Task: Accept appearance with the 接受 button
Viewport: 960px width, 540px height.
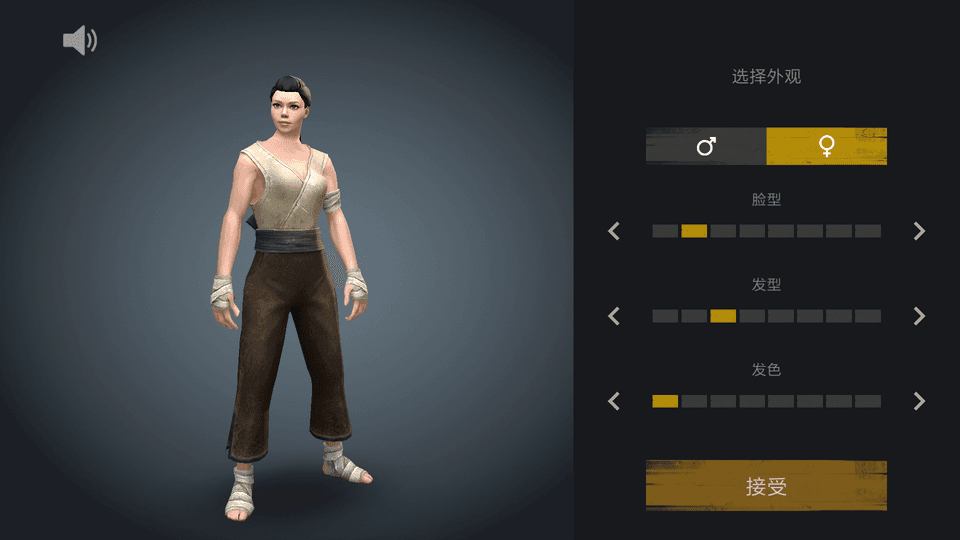Action: (766, 486)
